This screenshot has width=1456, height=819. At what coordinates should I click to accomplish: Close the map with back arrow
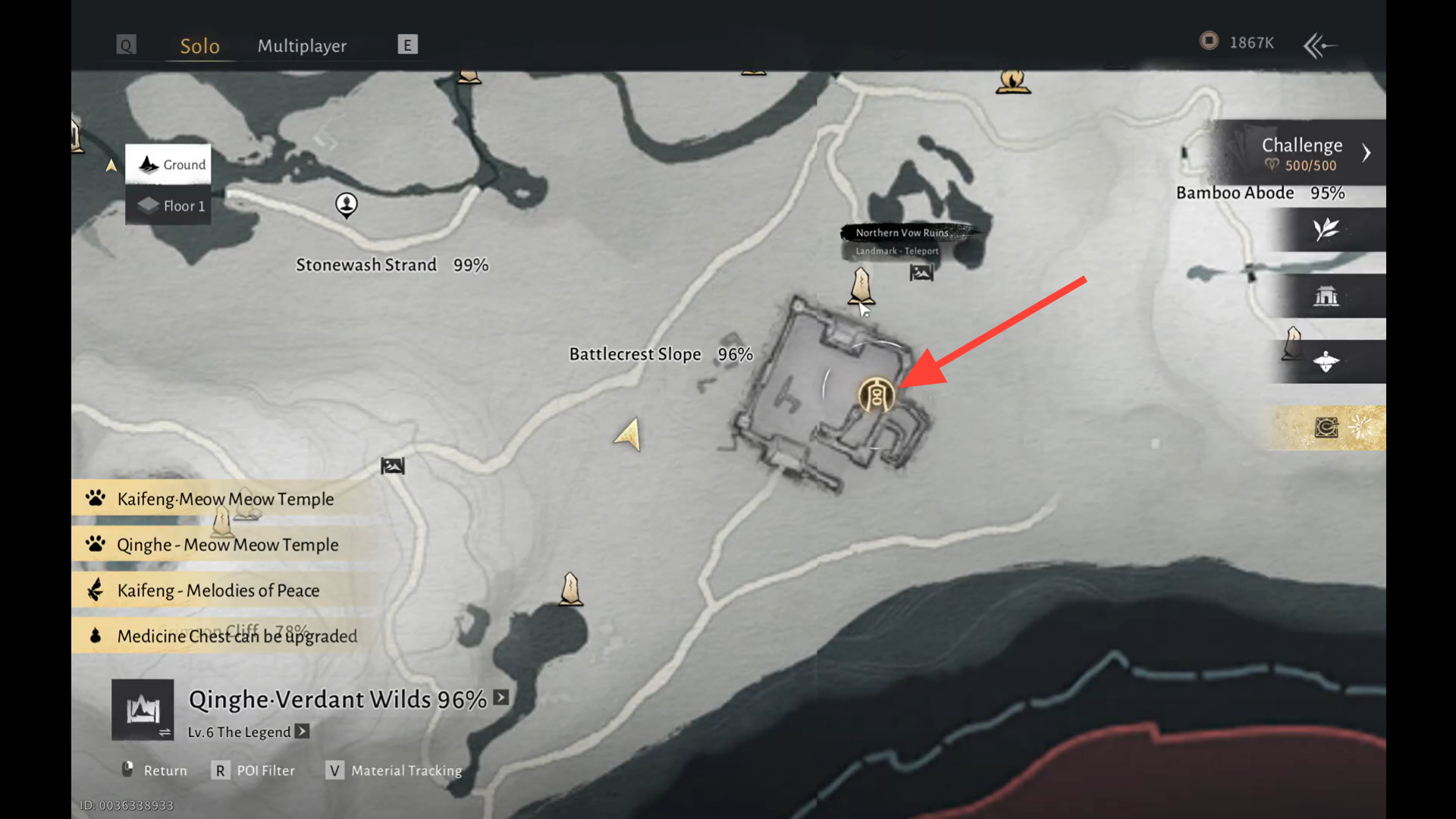tap(1319, 45)
